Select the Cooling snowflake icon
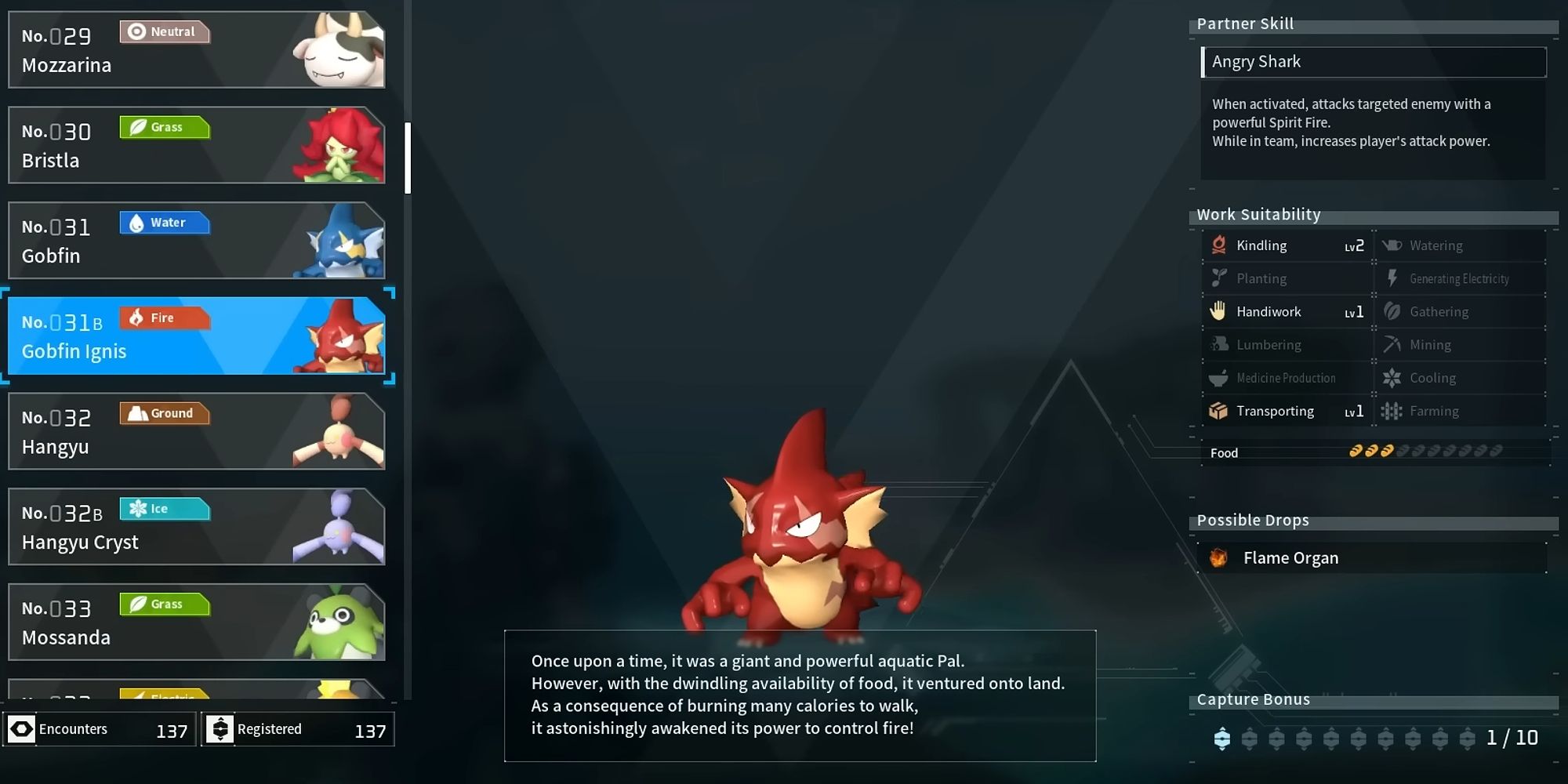1568x784 pixels. 1392,377
